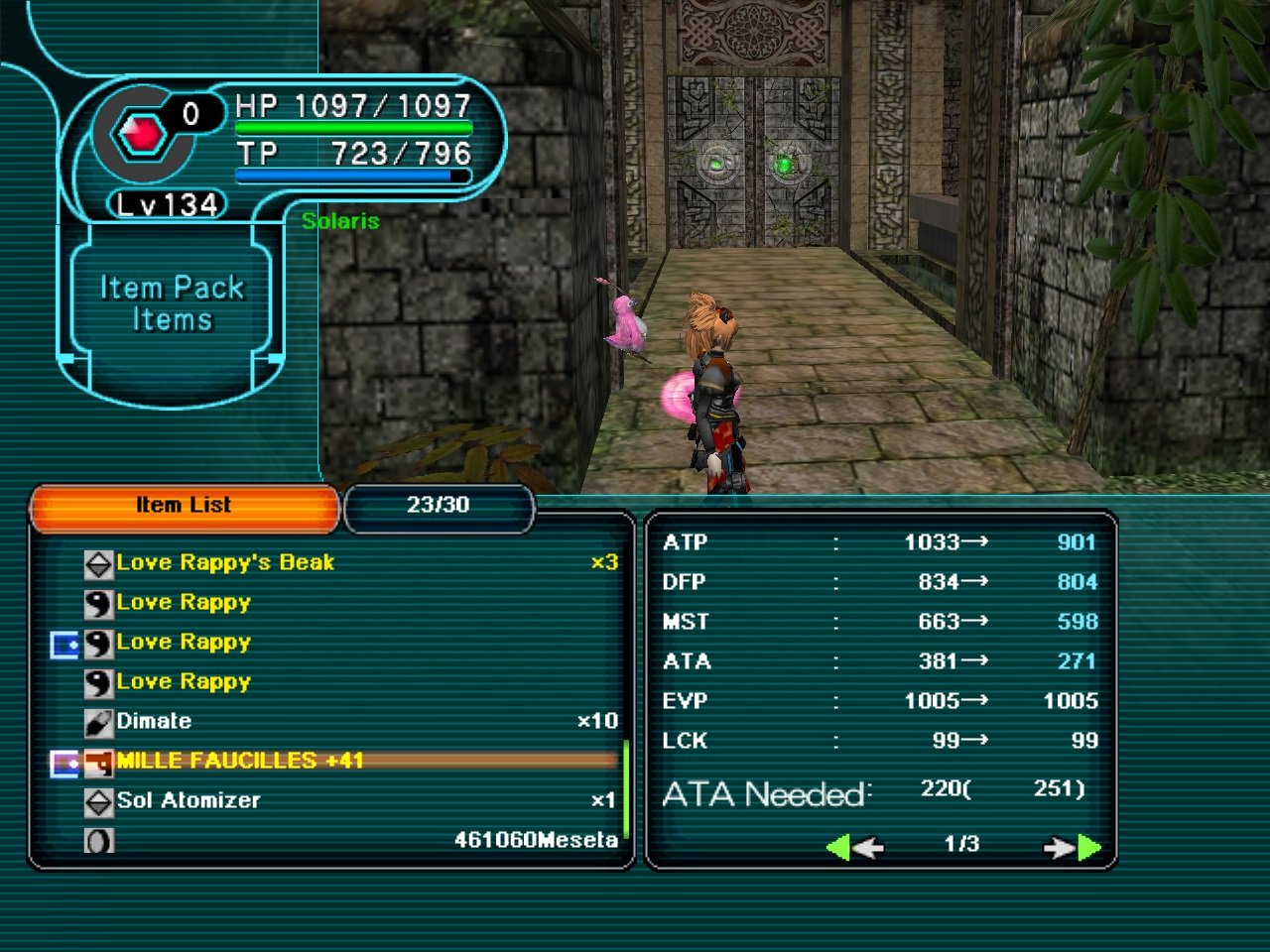Screen dimensions: 1270x952
Task: Choose the equipped Love Rappy entry
Action: [184, 643]
